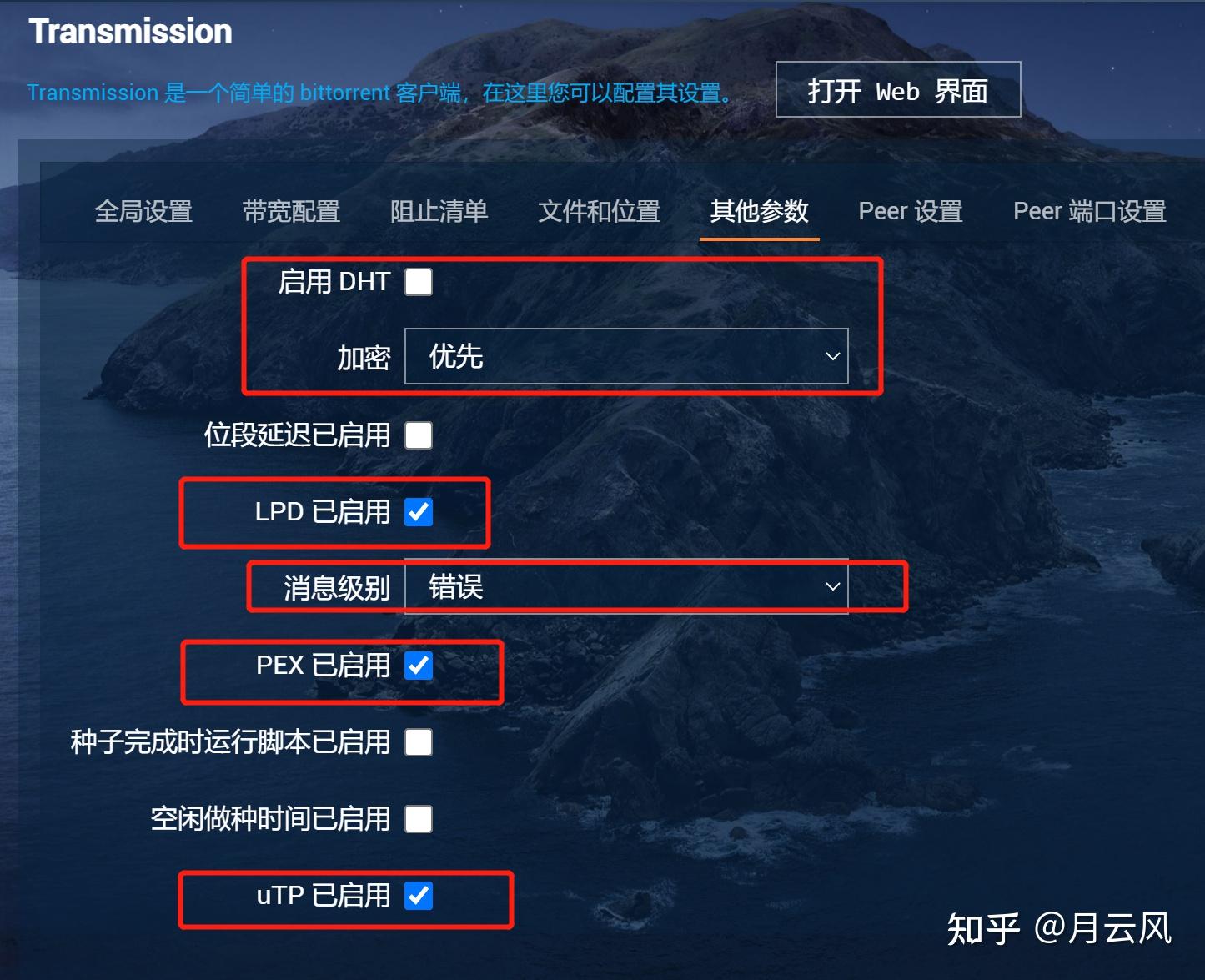Open the 加密 dropdown showing 优先
The image size is (1205, 980).
[625, 355]
